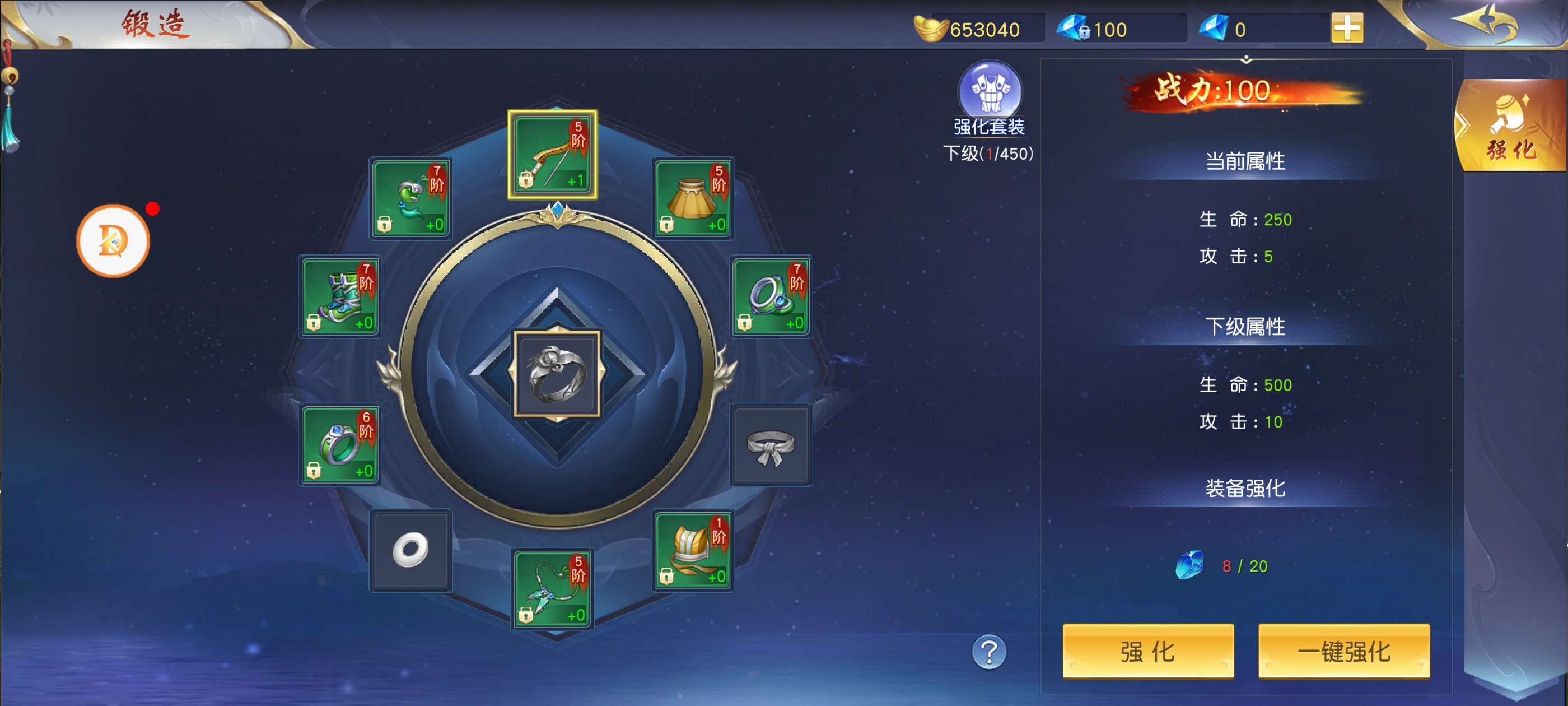Select the necklace pendant slot
This screenshot has width=1568, height=706.
point(552,589)
